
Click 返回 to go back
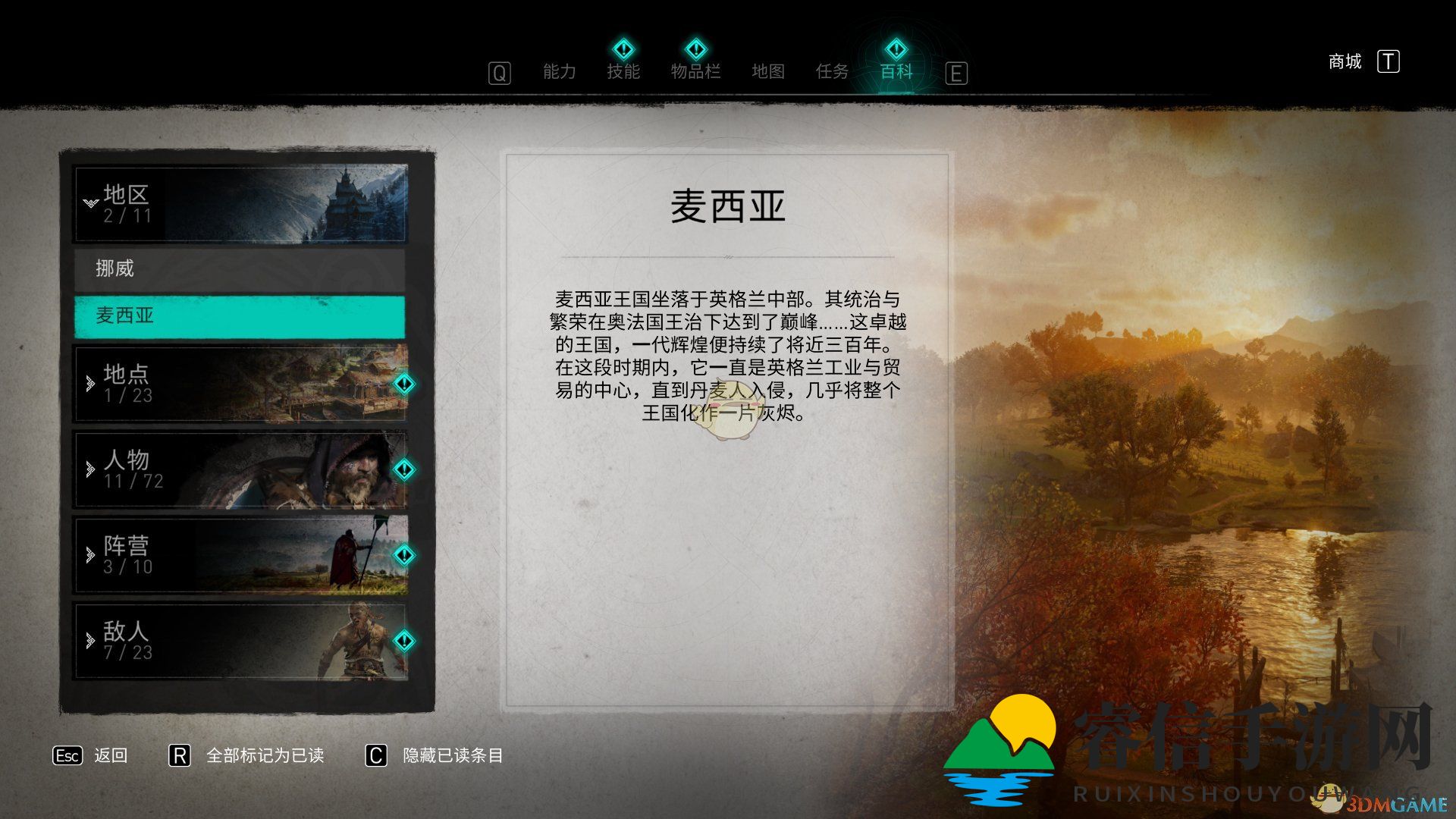pyautogui.click(x=110, y=755)
